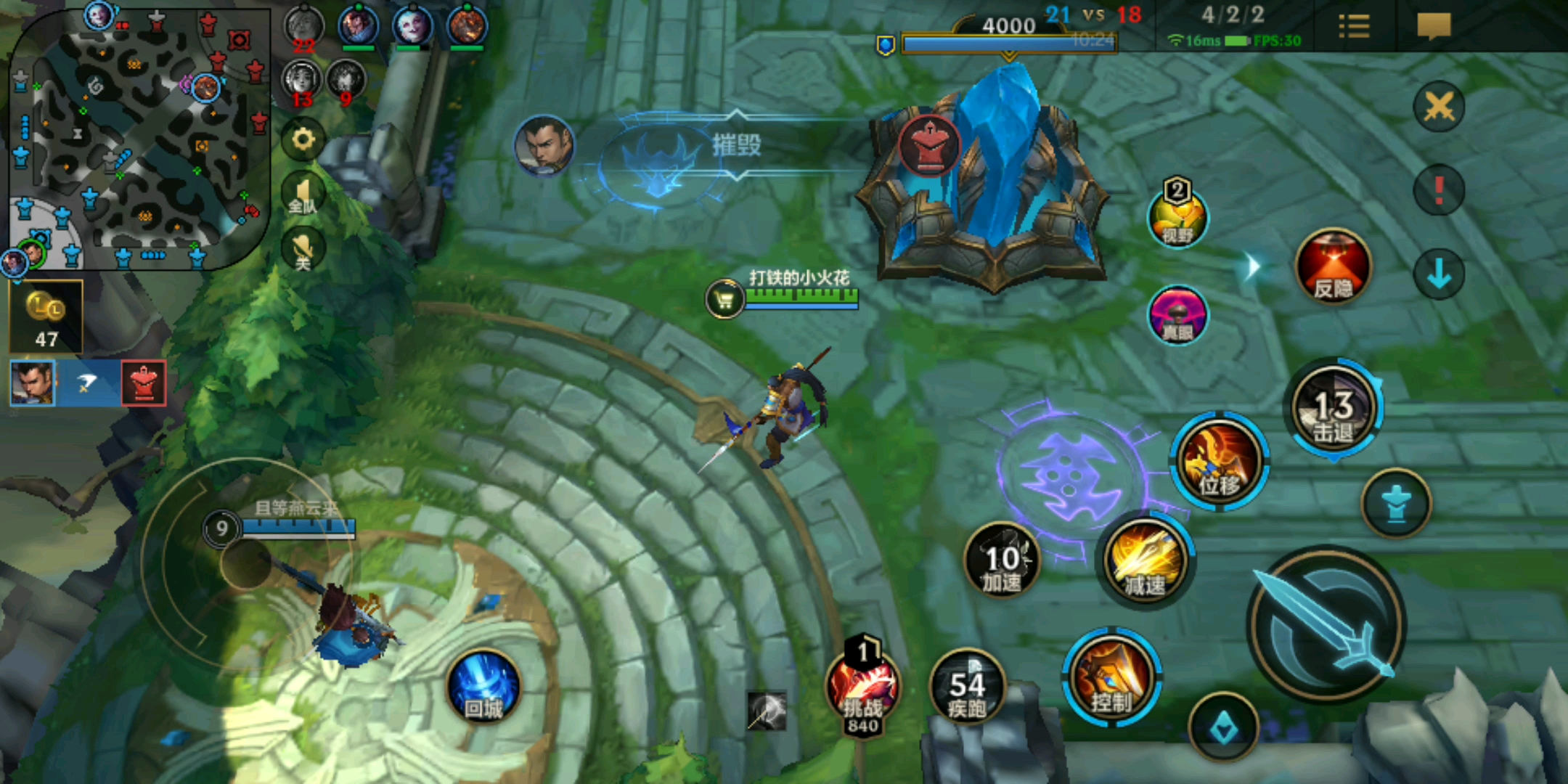Open the chat speech bubble
Image resolution: width=1568 pixels, height=784 pixels.
point(1434,27)
